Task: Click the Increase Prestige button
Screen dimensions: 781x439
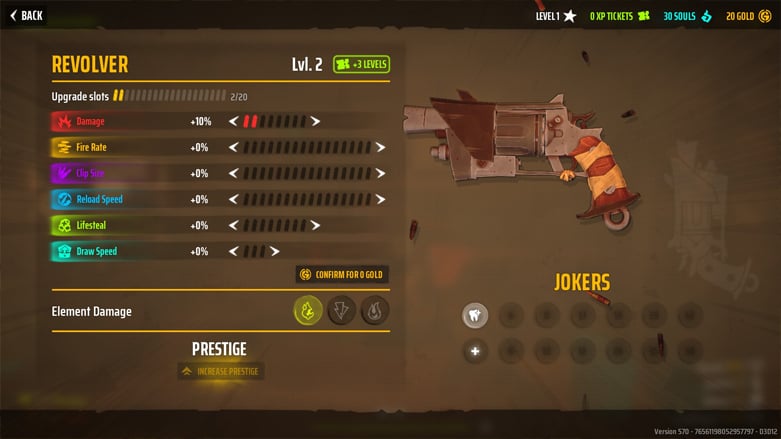Action: pyautogui.click(x=220, y=371)
